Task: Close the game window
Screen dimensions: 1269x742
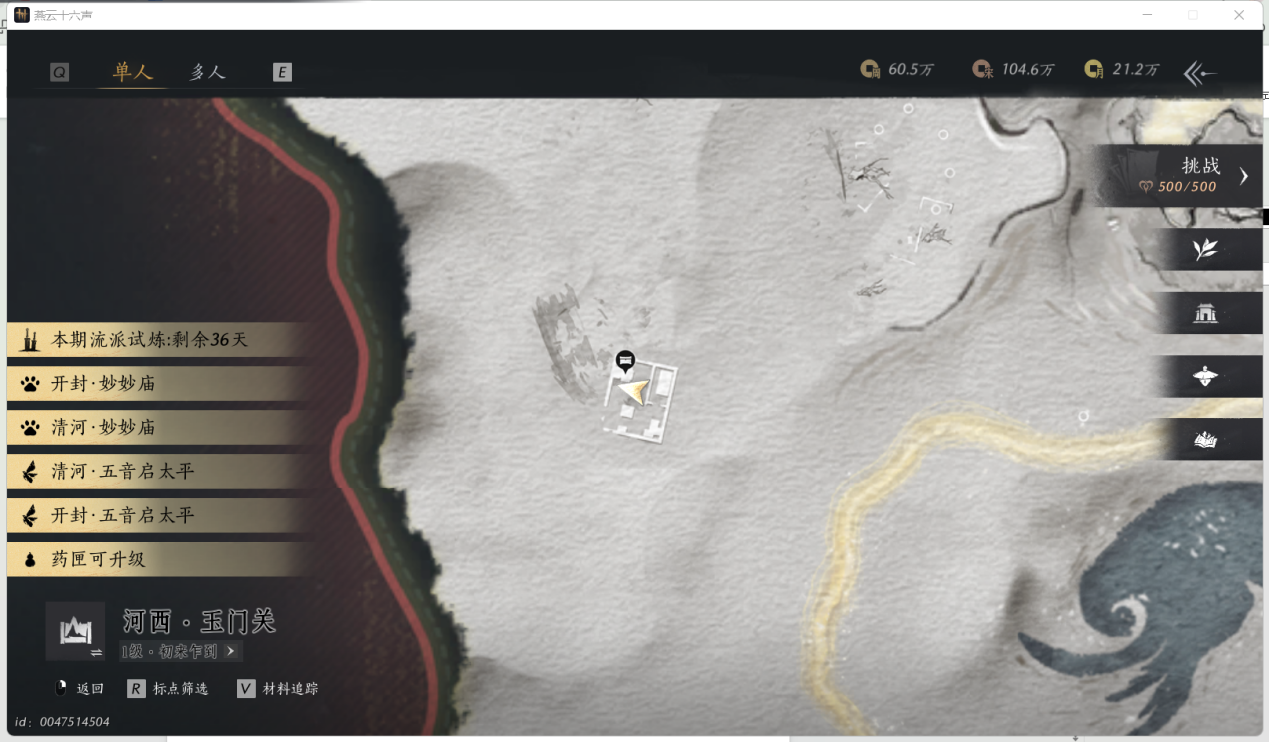Action: pos(1239,15)
